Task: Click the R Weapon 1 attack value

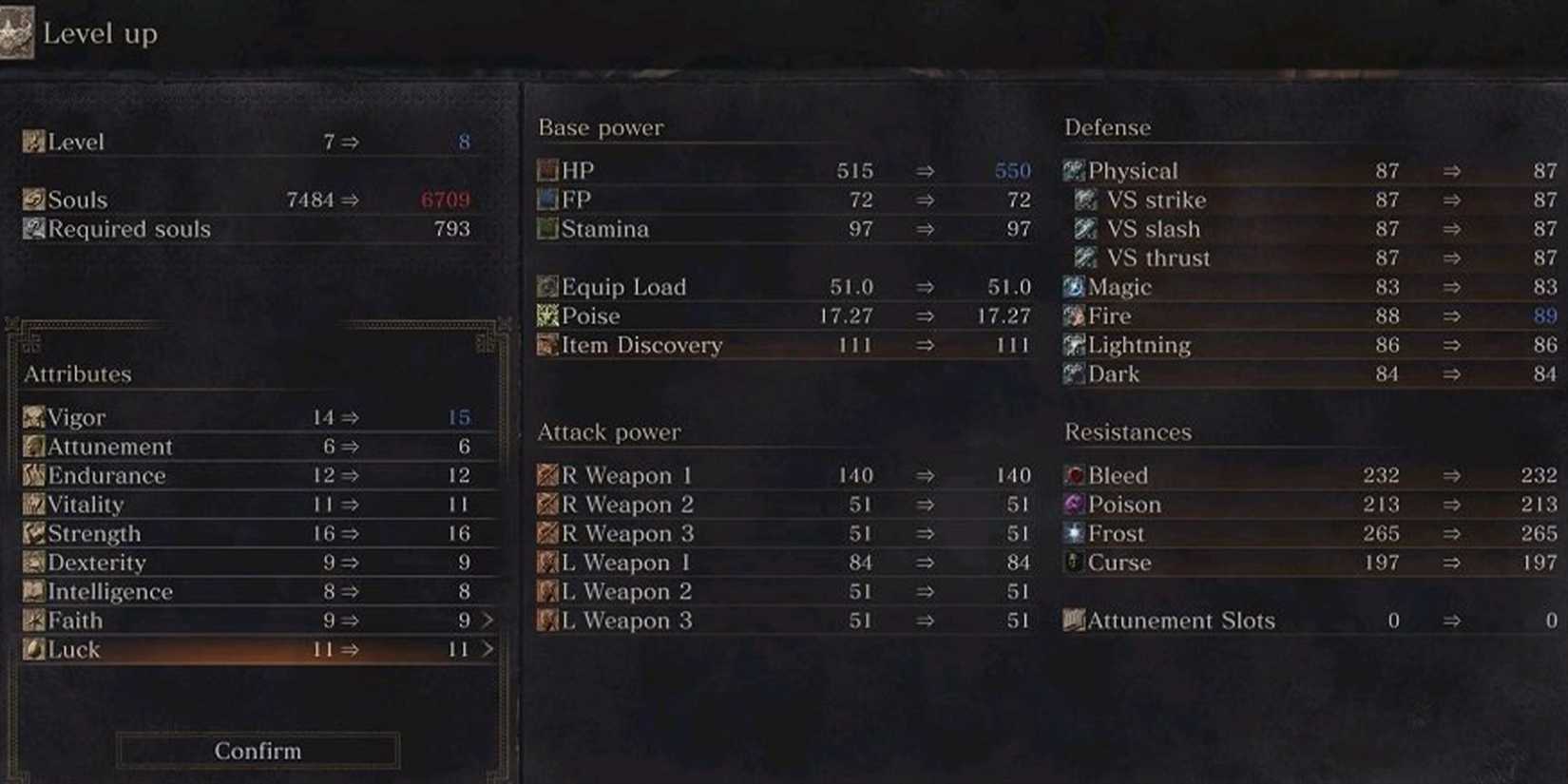Action: [858, 475]
